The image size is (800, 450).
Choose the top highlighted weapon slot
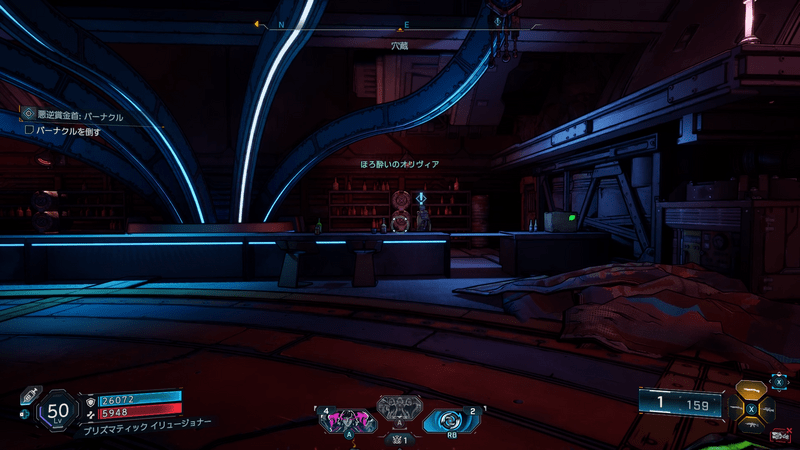[753, 391]
